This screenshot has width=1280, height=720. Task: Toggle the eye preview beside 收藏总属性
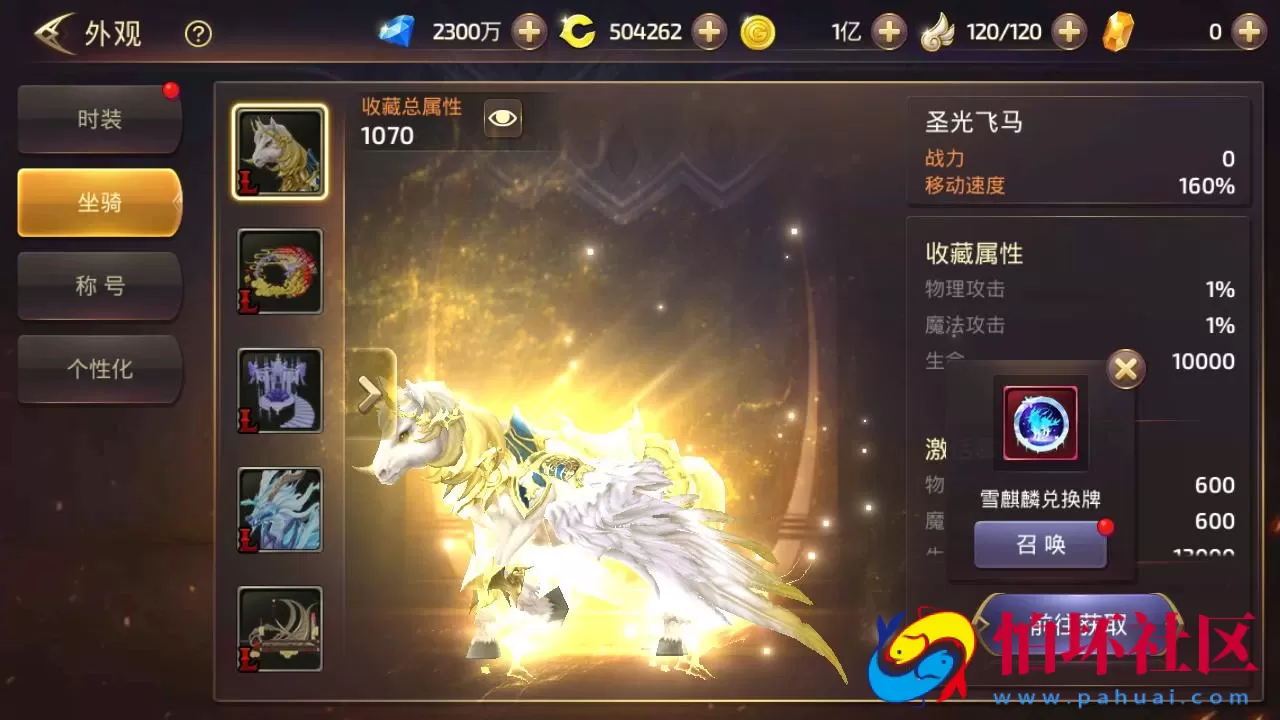(x=502, y=118)
